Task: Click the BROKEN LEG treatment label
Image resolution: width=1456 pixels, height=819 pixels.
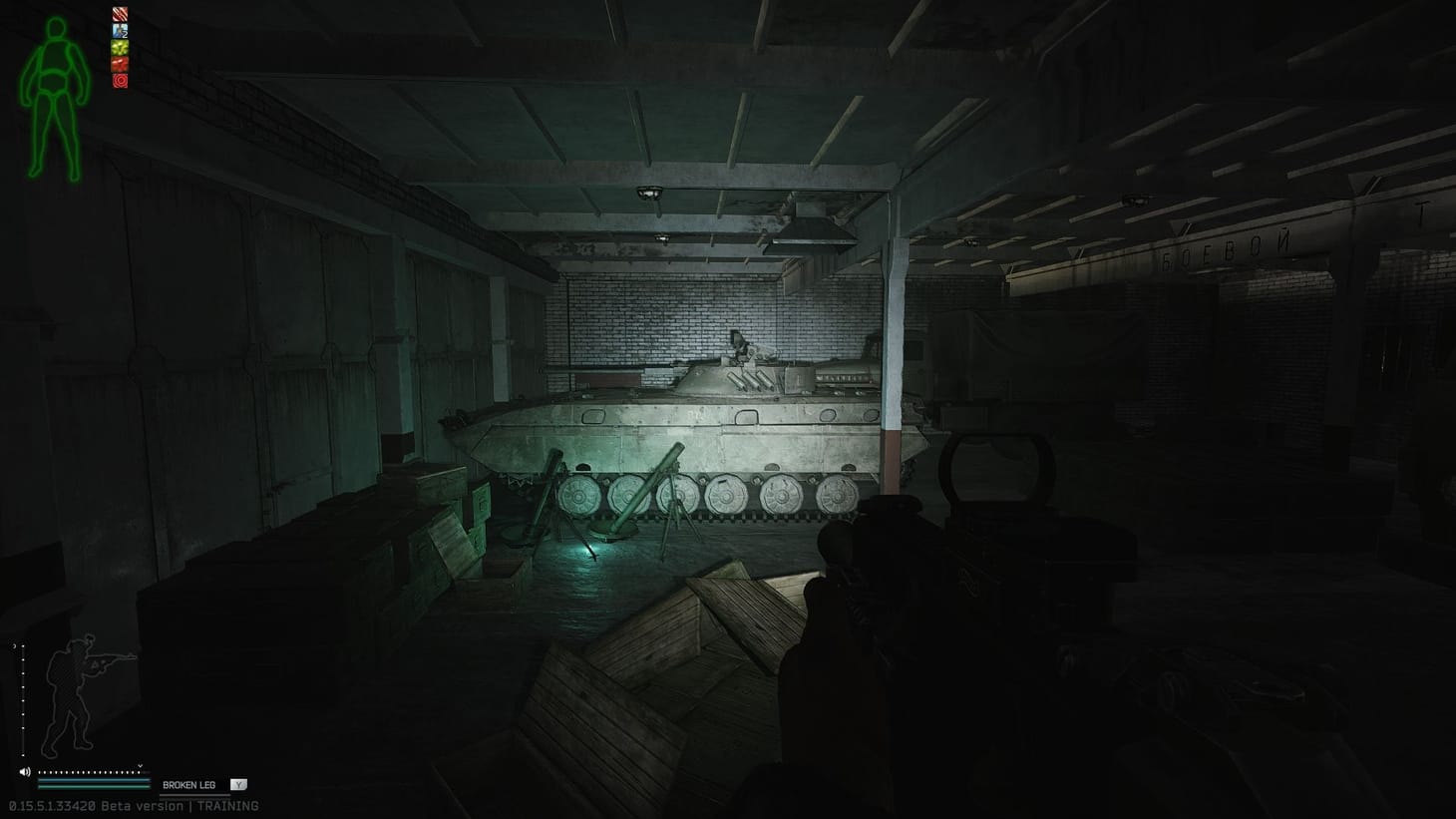Action: point(190,785)
